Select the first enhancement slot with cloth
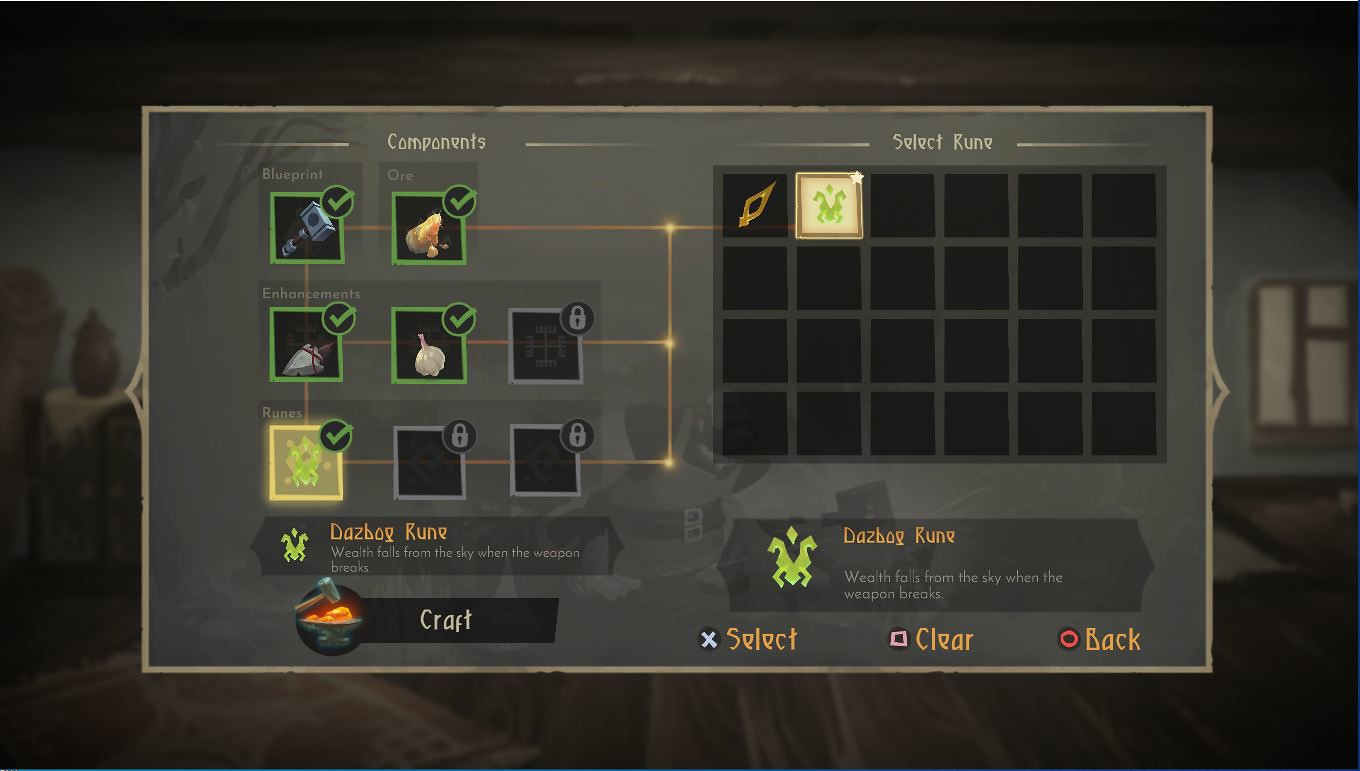This screenshot has height=771, width=1360. [x=306, y=346]
